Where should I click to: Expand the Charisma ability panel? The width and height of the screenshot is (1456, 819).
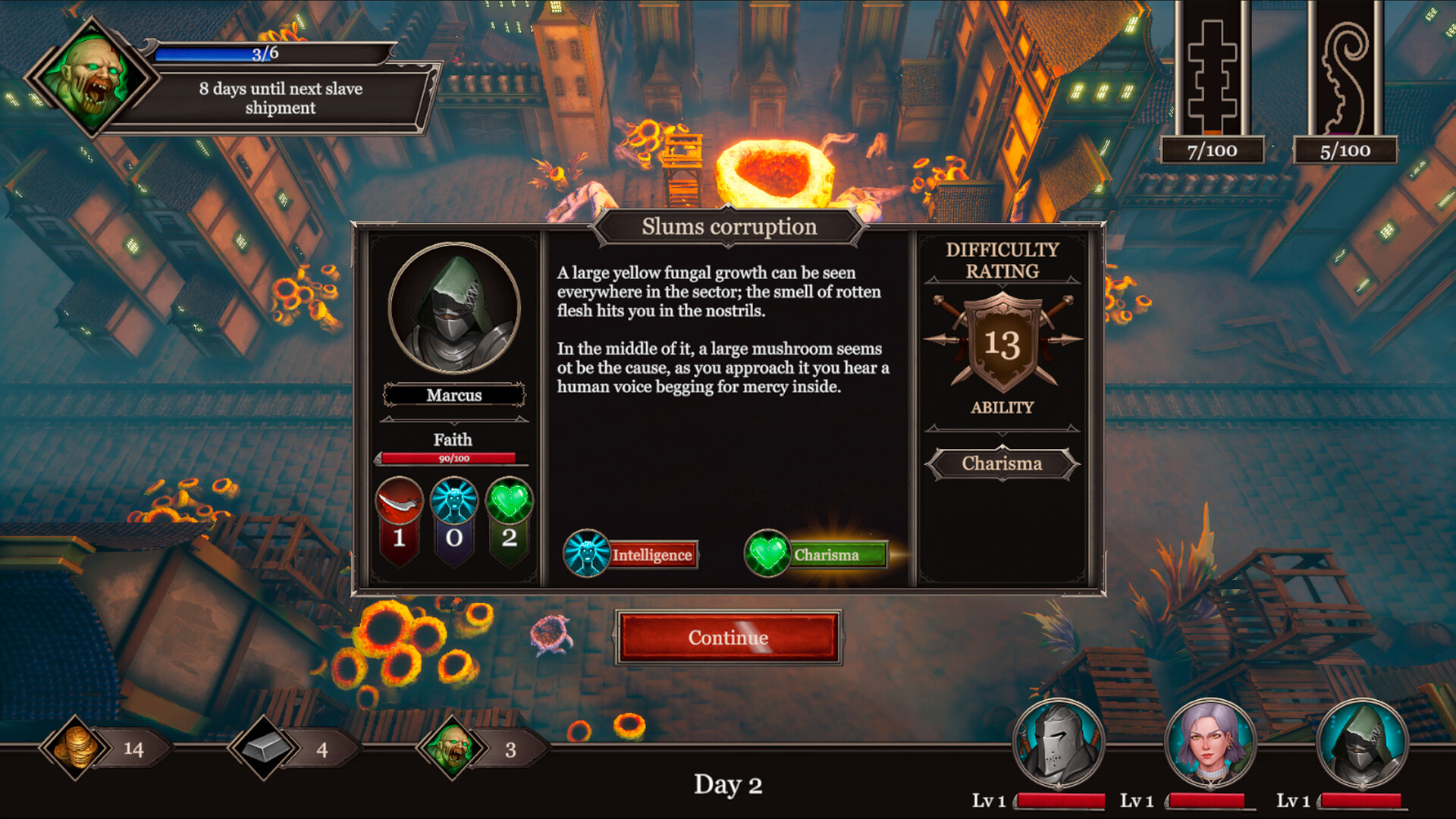click(x=1003, y=463)
